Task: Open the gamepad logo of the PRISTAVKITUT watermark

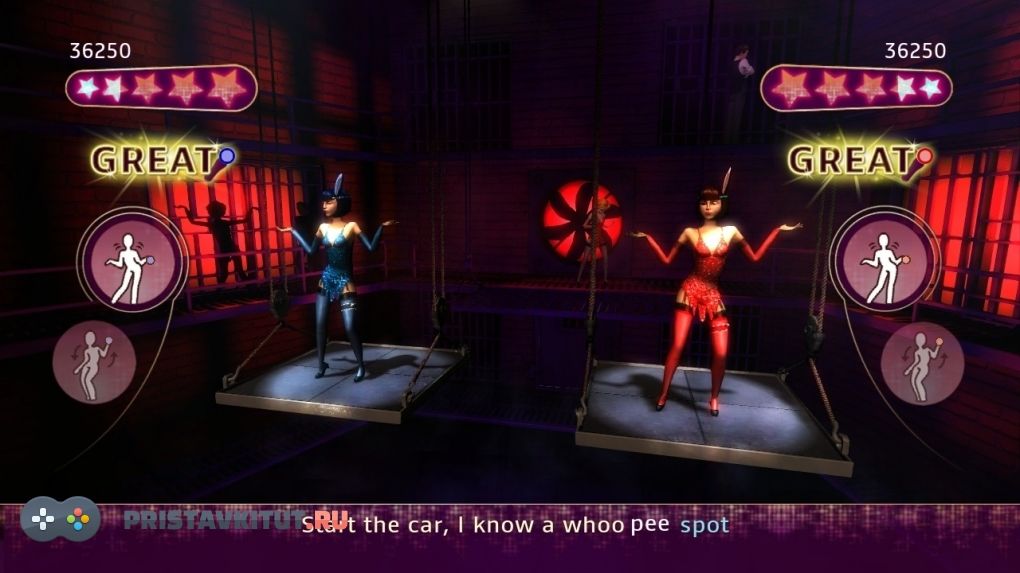Action: [x=61, y=519]
